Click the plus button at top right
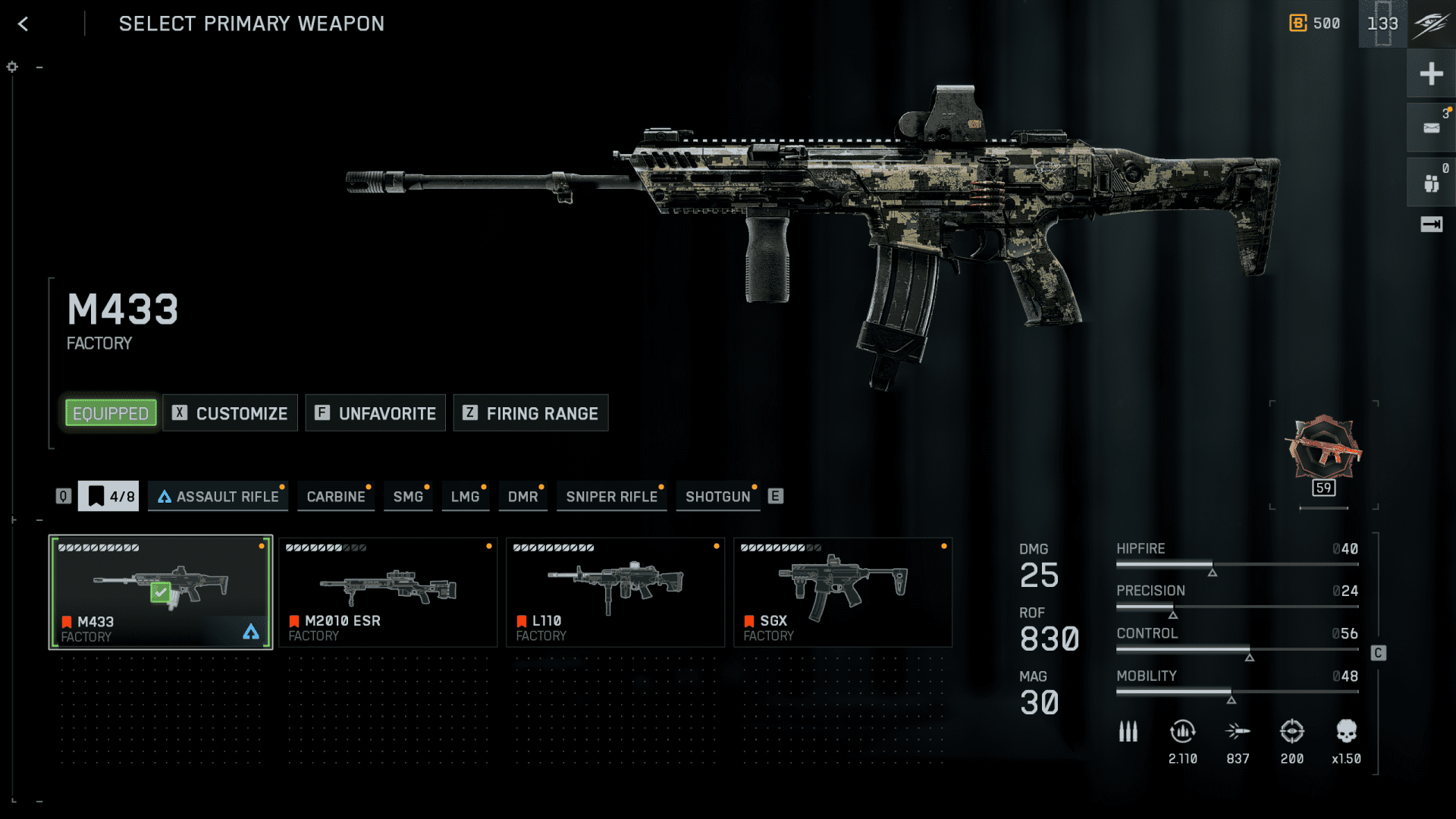Screen dimensions: 1456x819 tap(1431, 74)
